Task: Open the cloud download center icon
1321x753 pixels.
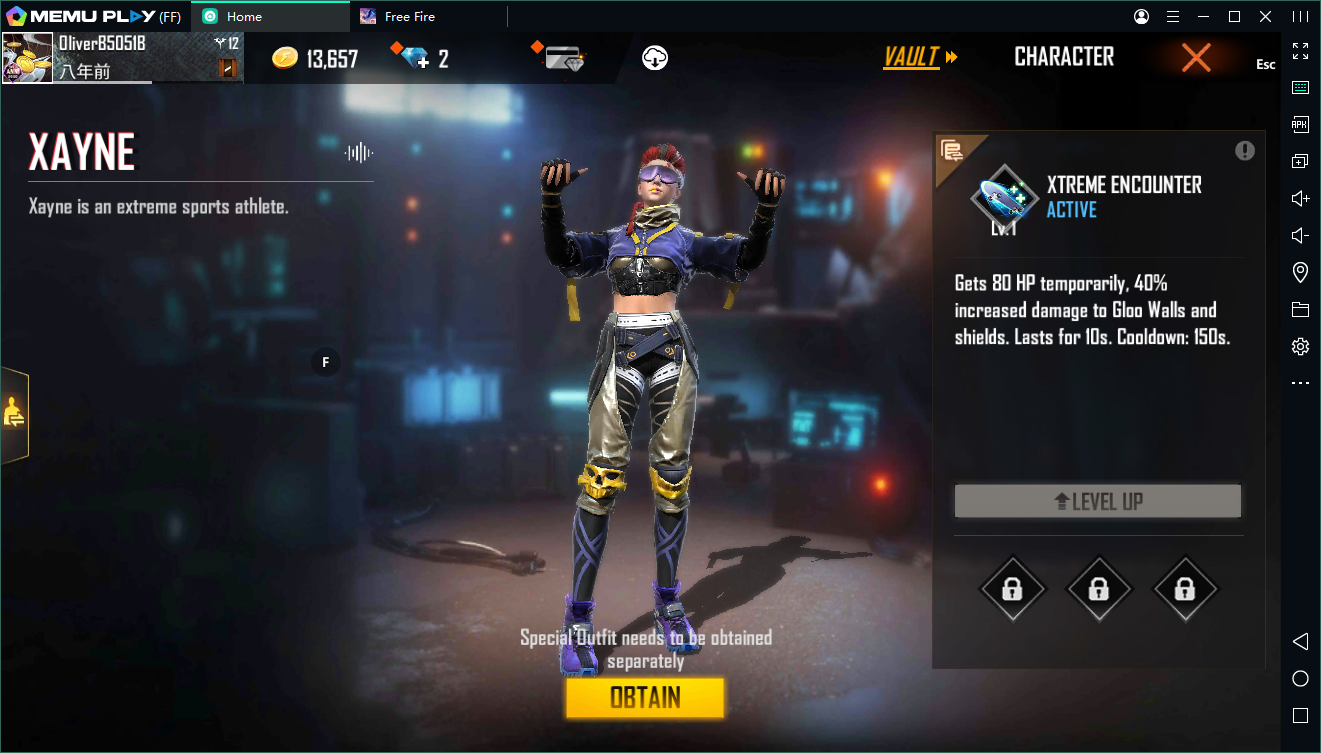Action: [655, 58]
